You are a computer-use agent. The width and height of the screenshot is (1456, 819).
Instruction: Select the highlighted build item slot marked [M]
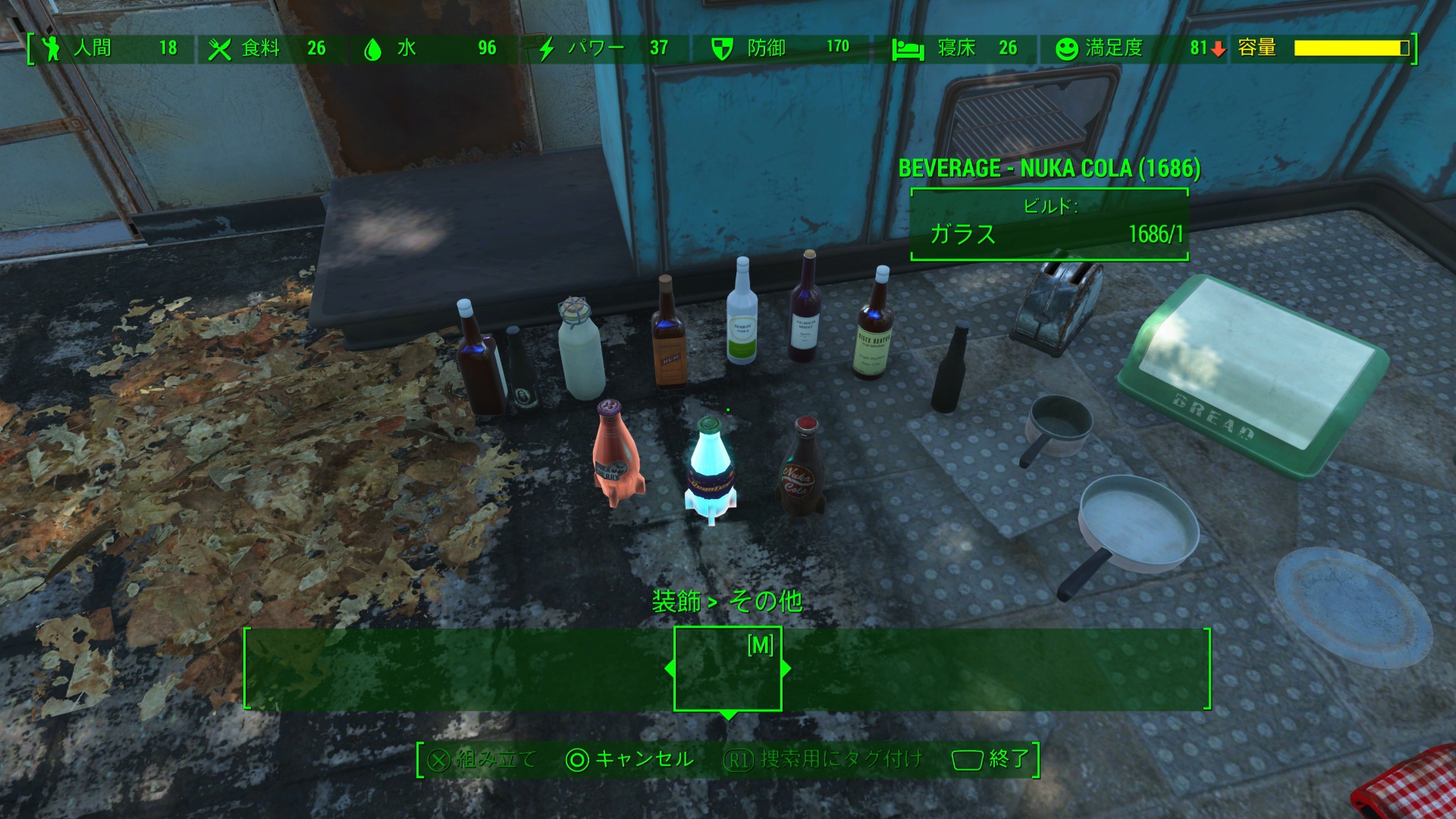[x=728, y=669]
